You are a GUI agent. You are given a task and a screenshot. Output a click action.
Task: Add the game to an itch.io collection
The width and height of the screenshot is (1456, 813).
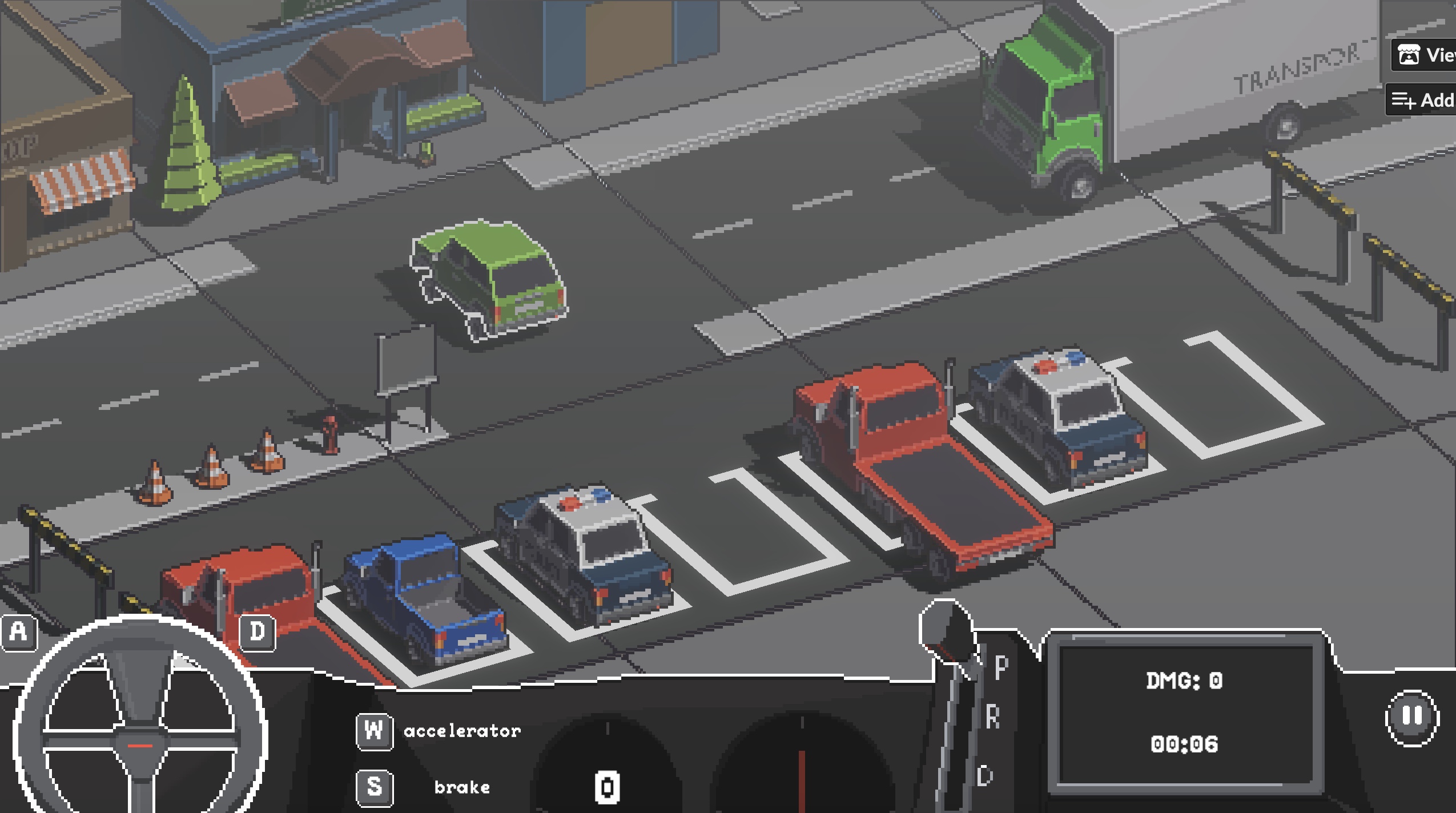coord(1423,100)
